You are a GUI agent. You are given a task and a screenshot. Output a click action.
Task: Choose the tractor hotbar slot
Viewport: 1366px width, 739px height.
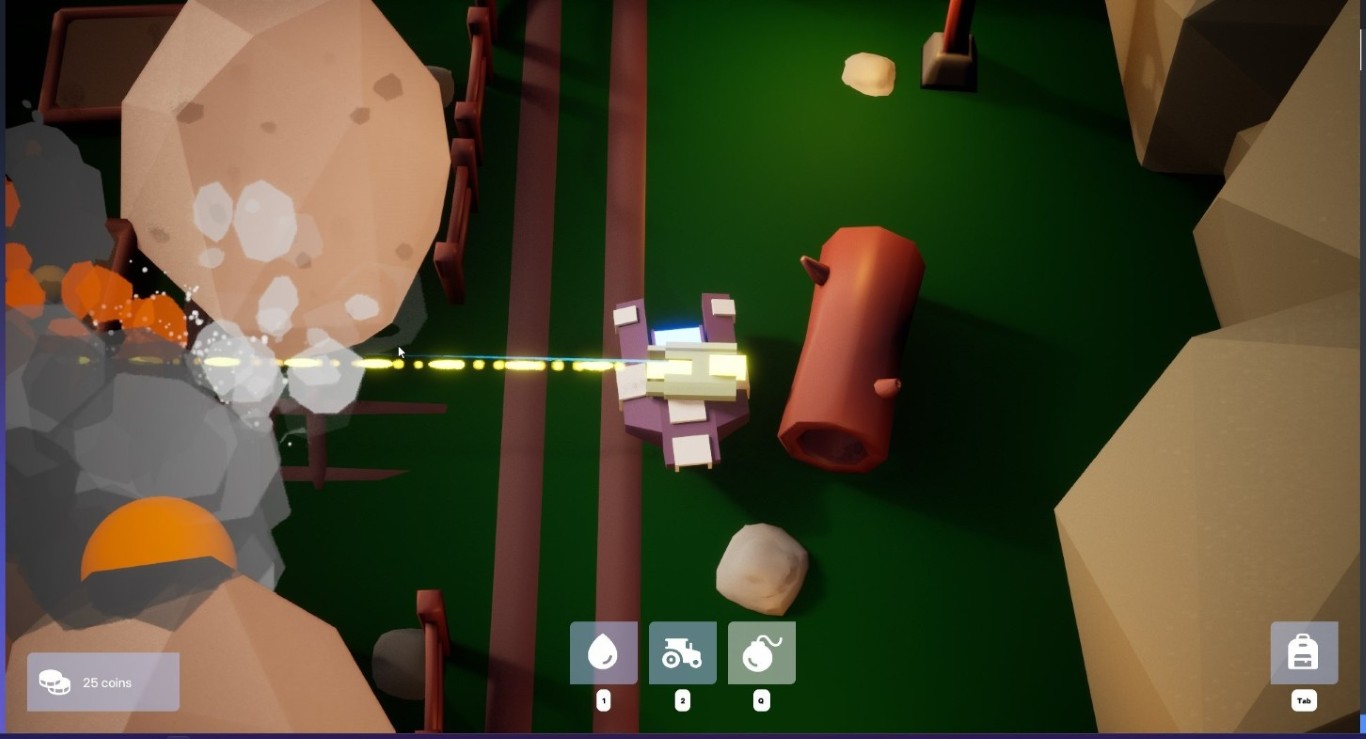point(682,653)
